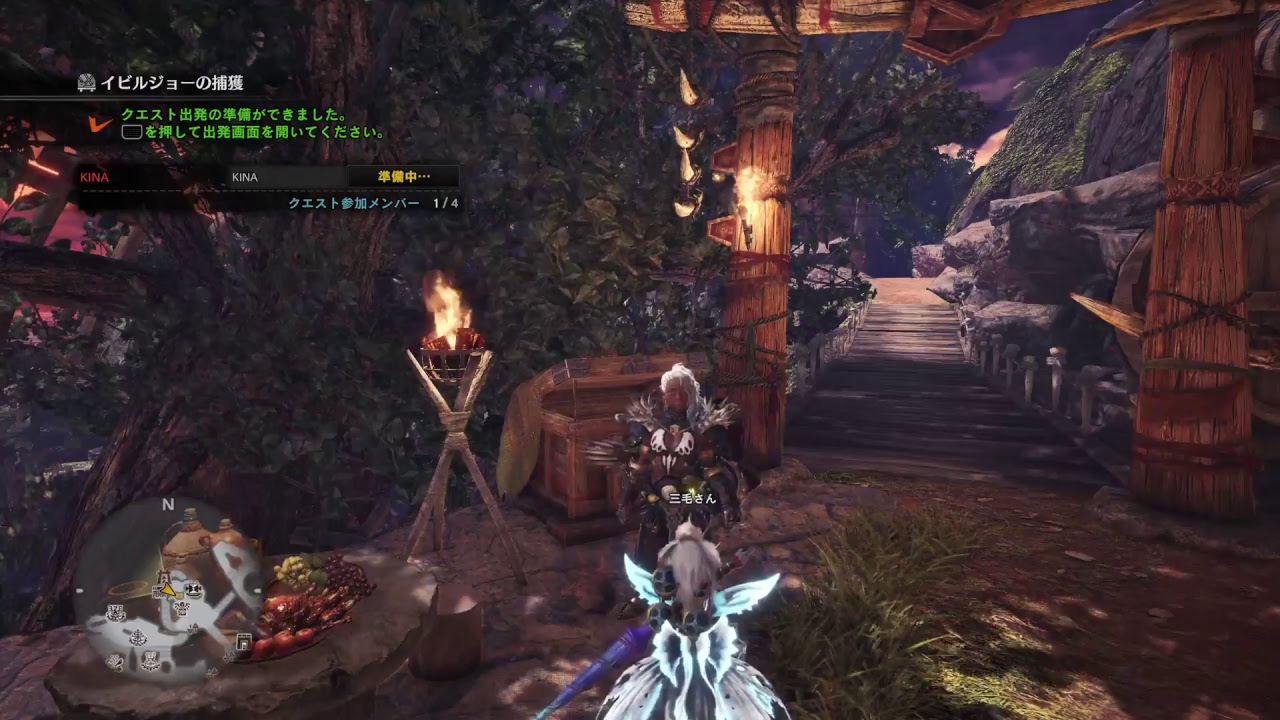Screen dimensions: 1280x720
Task: Select the イビルジョーの捕獲 quest title
Action: [x=171, y=83]
